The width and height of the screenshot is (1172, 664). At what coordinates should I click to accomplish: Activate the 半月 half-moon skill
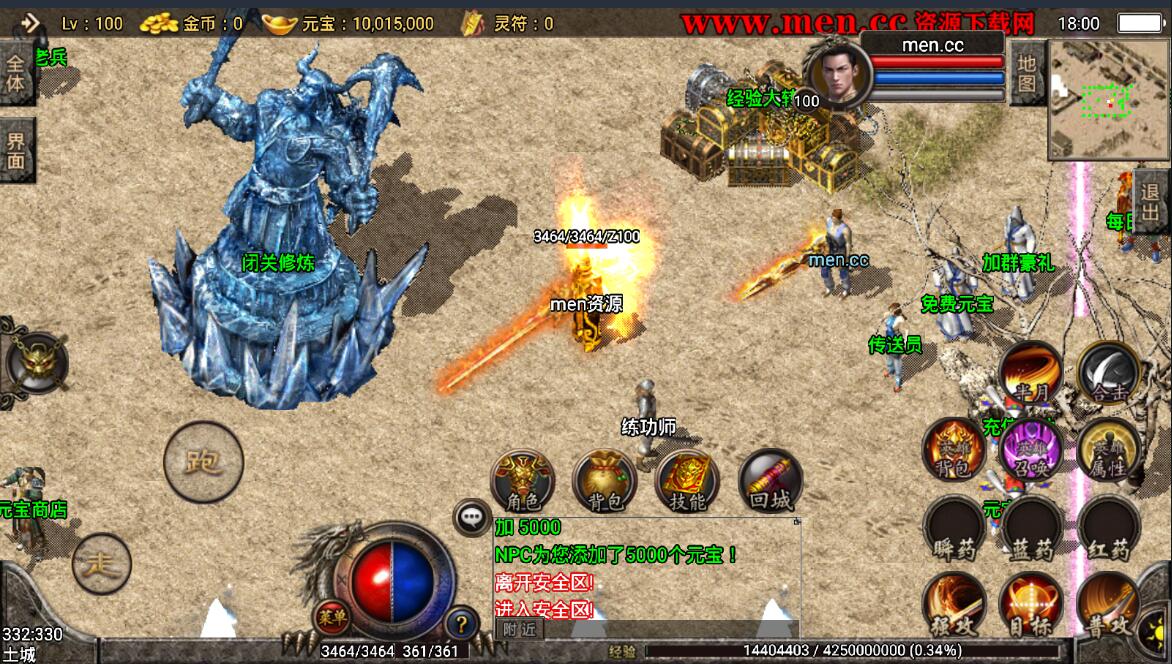tap(1030, 373)
